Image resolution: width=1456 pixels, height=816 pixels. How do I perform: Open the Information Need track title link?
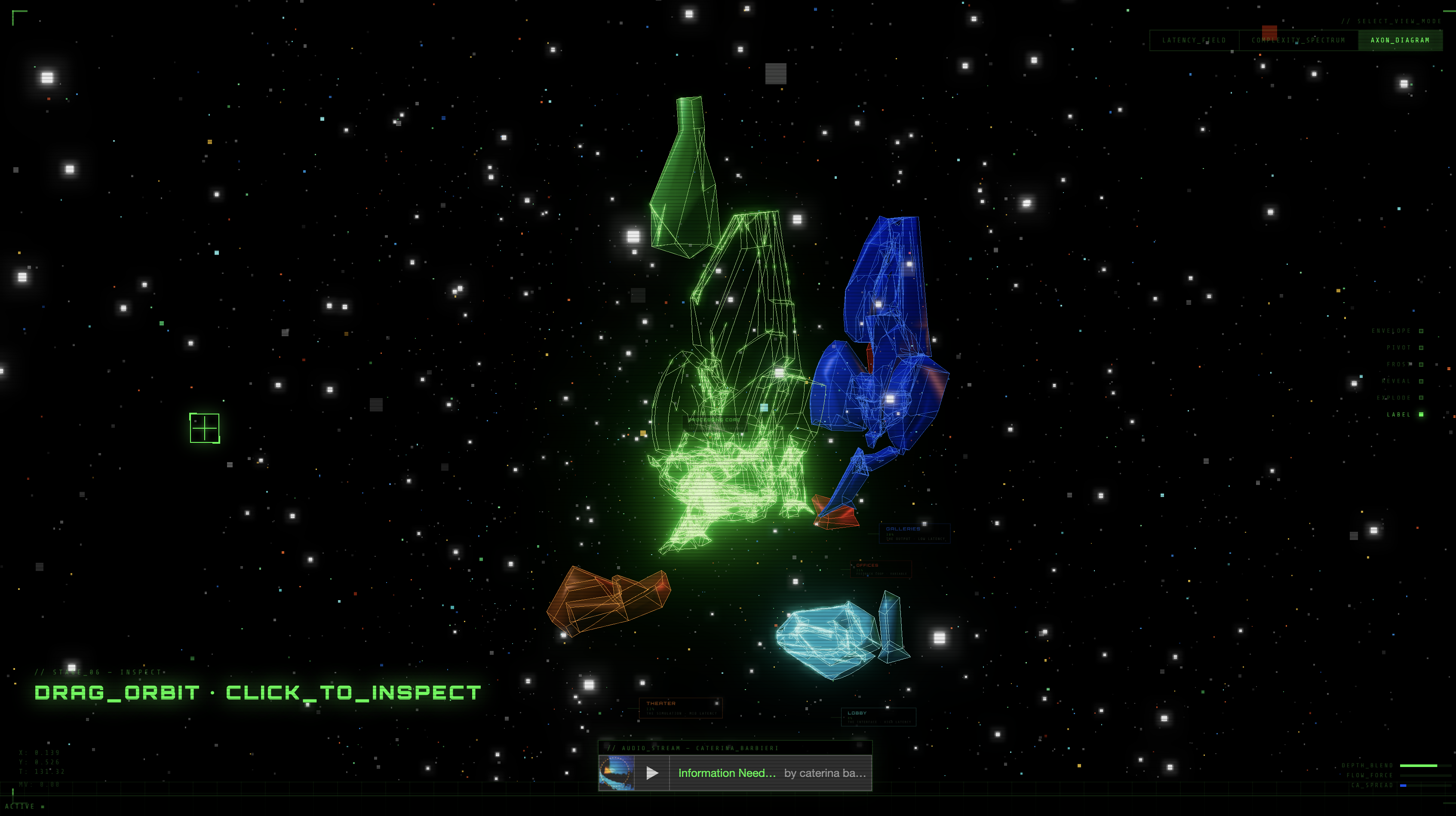pos(727,773)
